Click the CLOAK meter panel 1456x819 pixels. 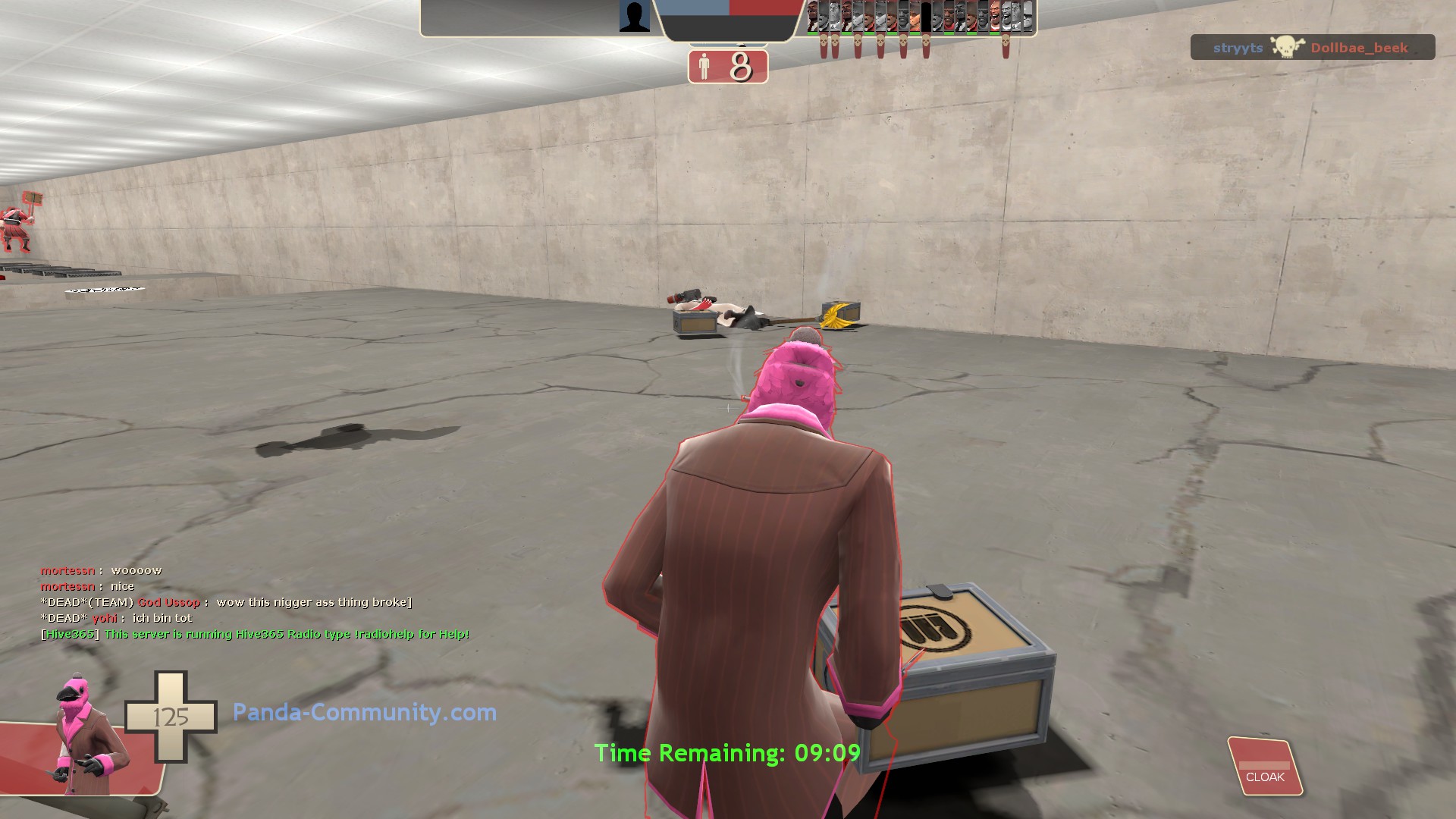click(x=1264, y=767)
